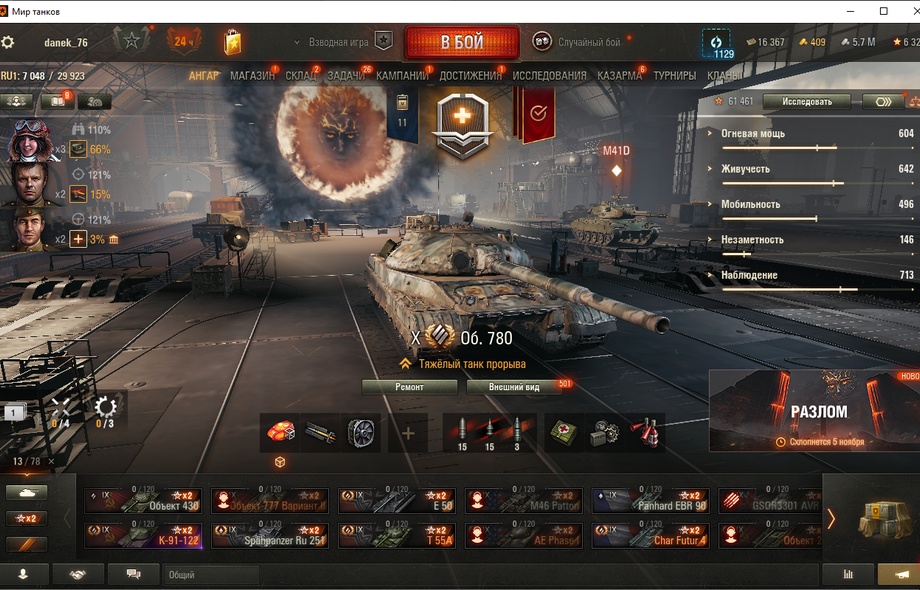920x590 pixels.
Task: Open the Случайный бой mode selector
Action: click(578, 42)
